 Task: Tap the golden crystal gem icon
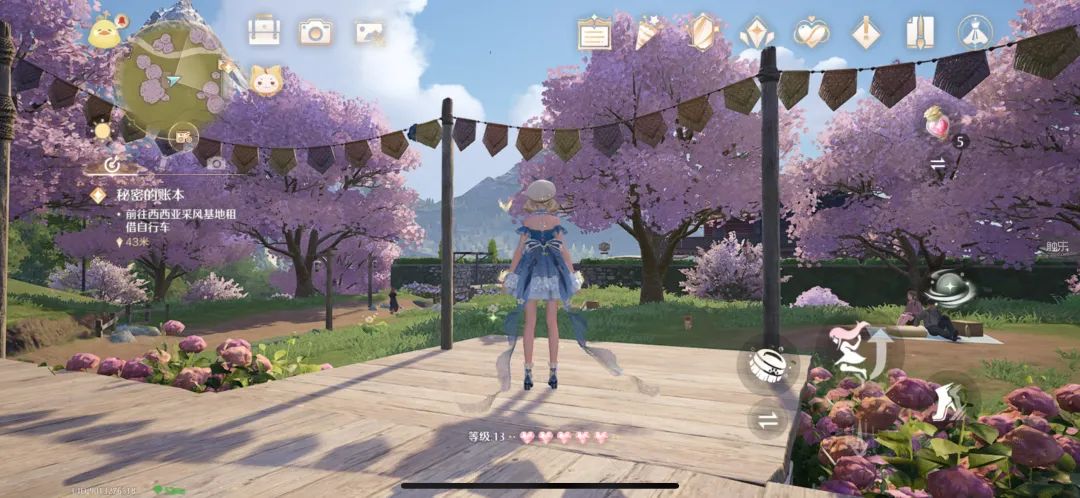click(x=703, y=32)
